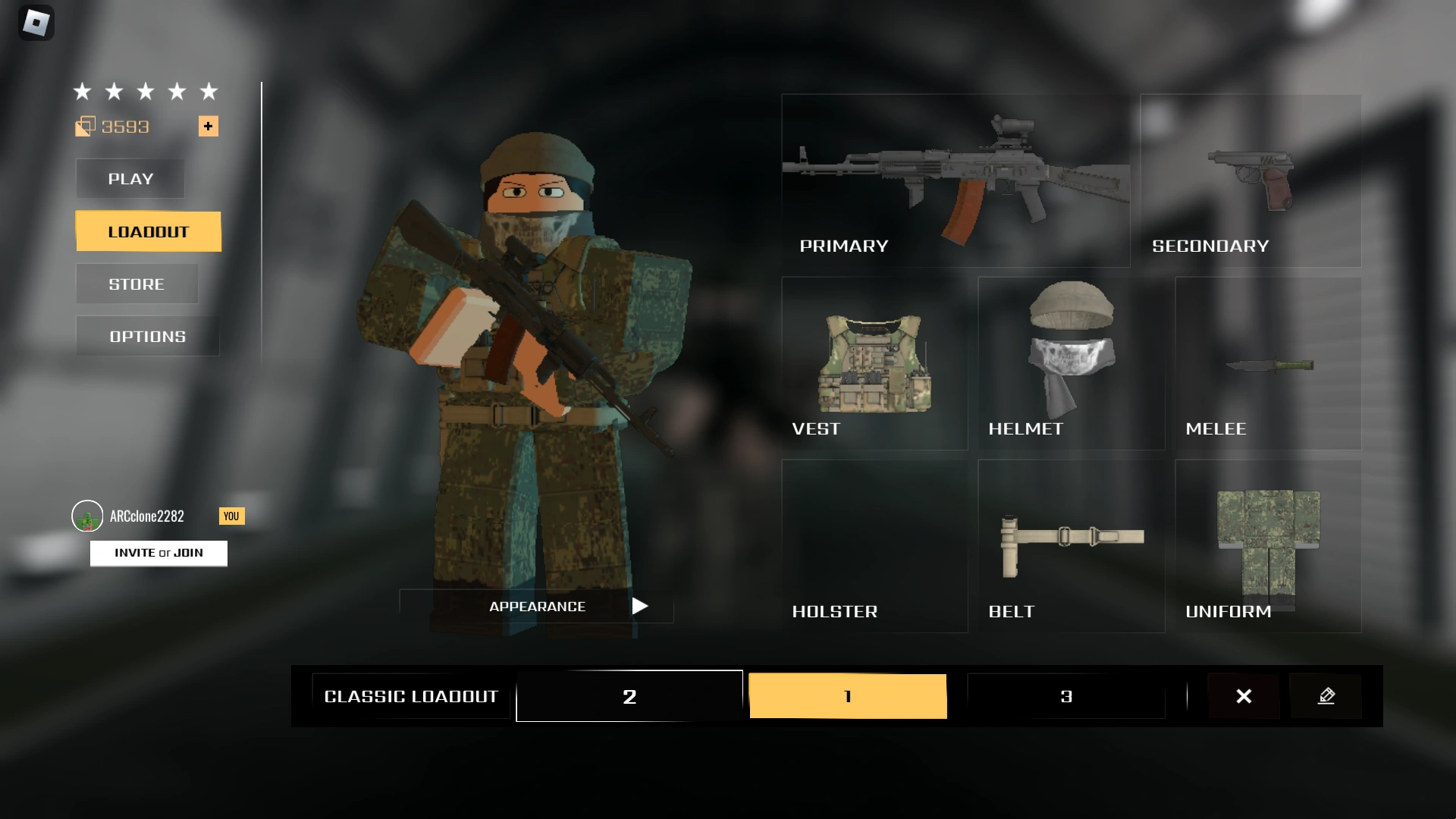The height and width of the screenshot is (819, 1456).
Task: Choose the uniform slot
Action: [1267, 546]
